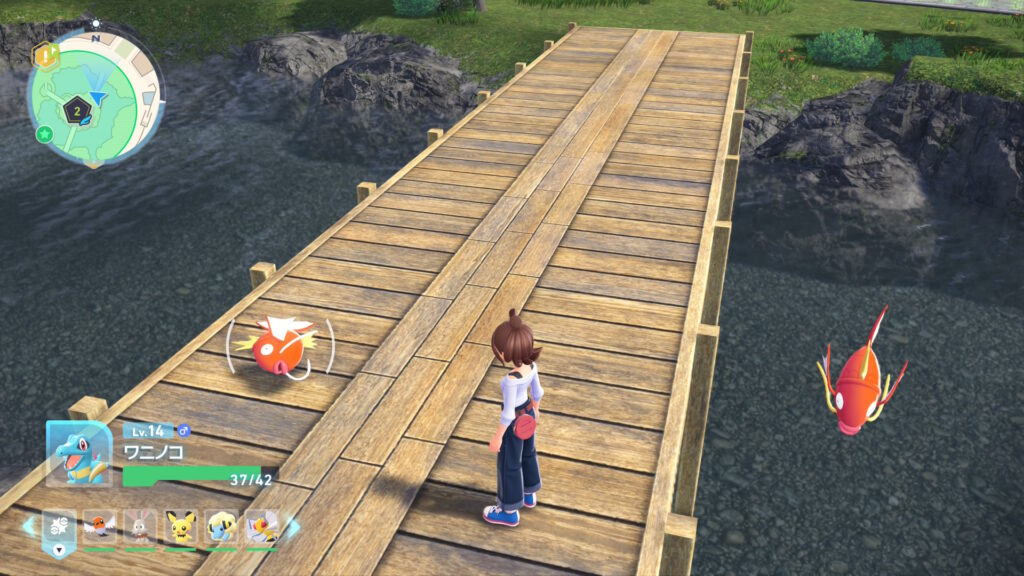Screen dimensions: 1024x576
Task: Switch to Mareep in the party
Action: click(x=221, y=526)
